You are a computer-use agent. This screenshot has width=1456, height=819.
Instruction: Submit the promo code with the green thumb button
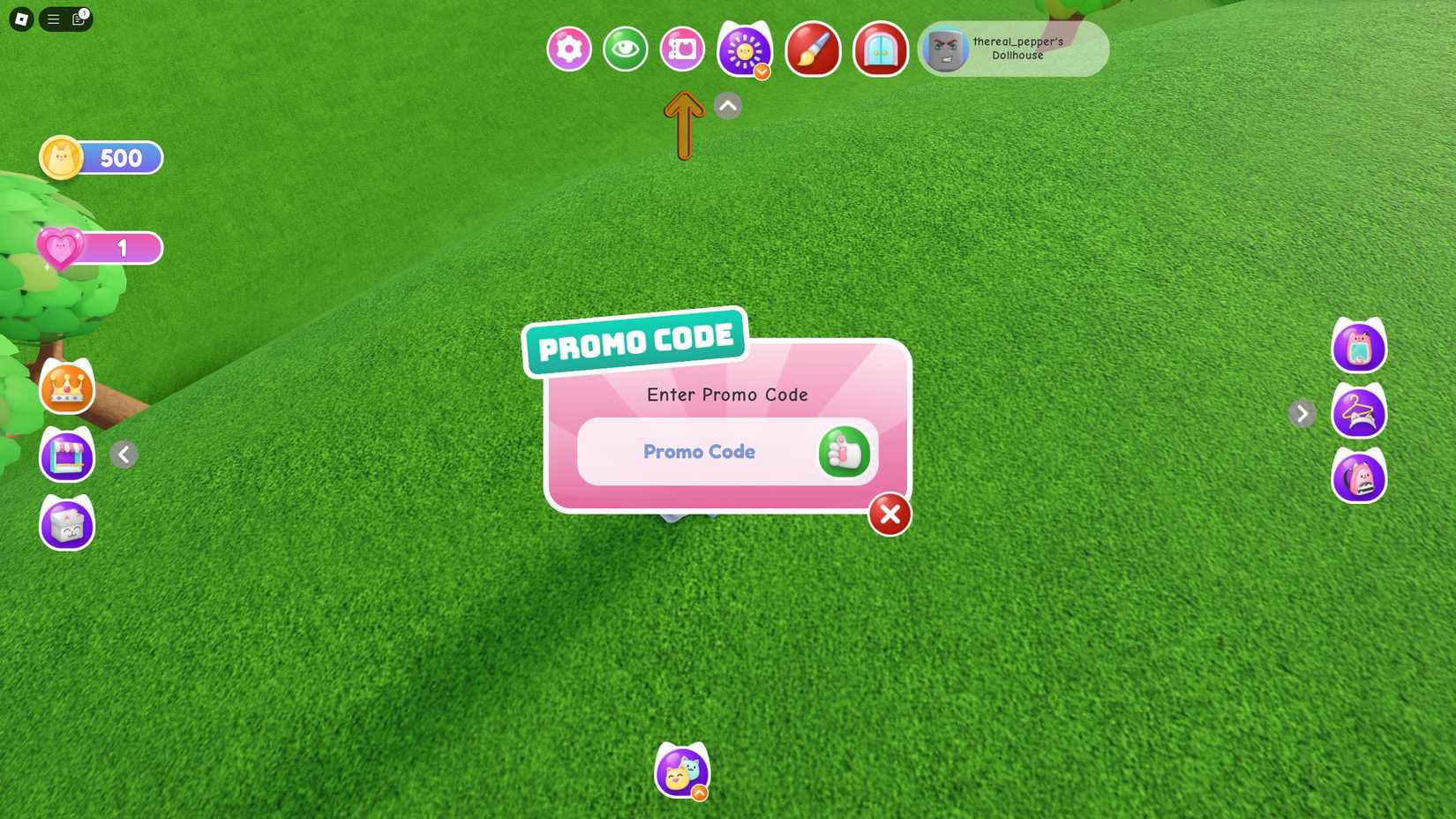pos(844,452)
